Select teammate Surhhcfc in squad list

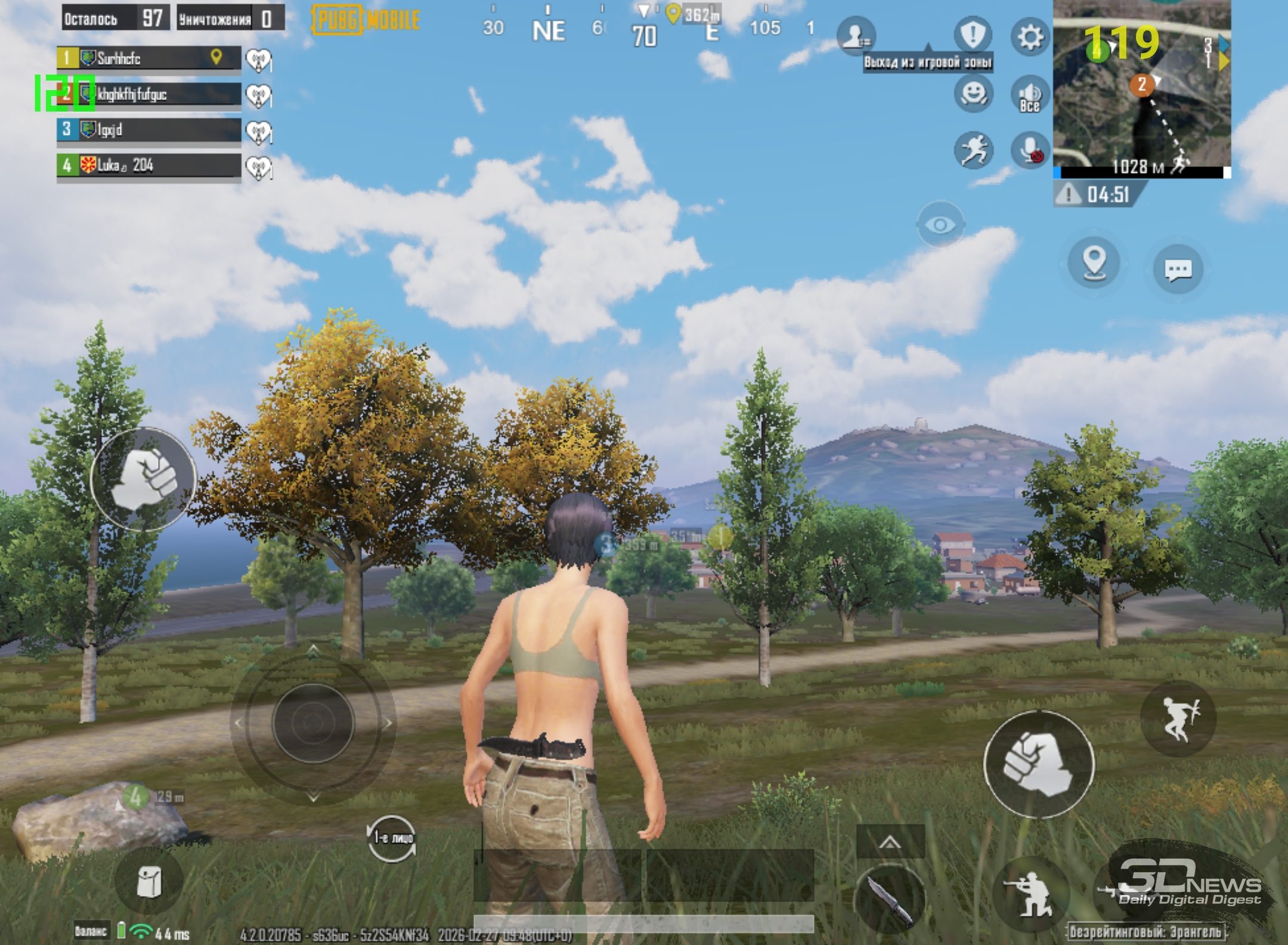click(x=149, y=58)
